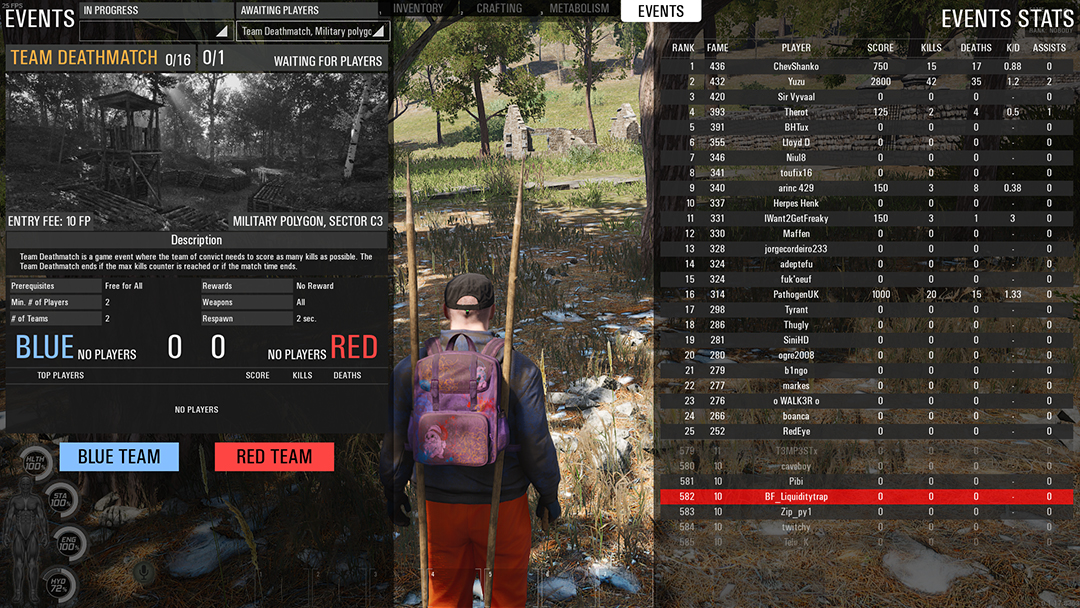Open the In Progress events dropdown
Image resolution: width=1080 pixels, height=608 pixels.
pos(156,31)
